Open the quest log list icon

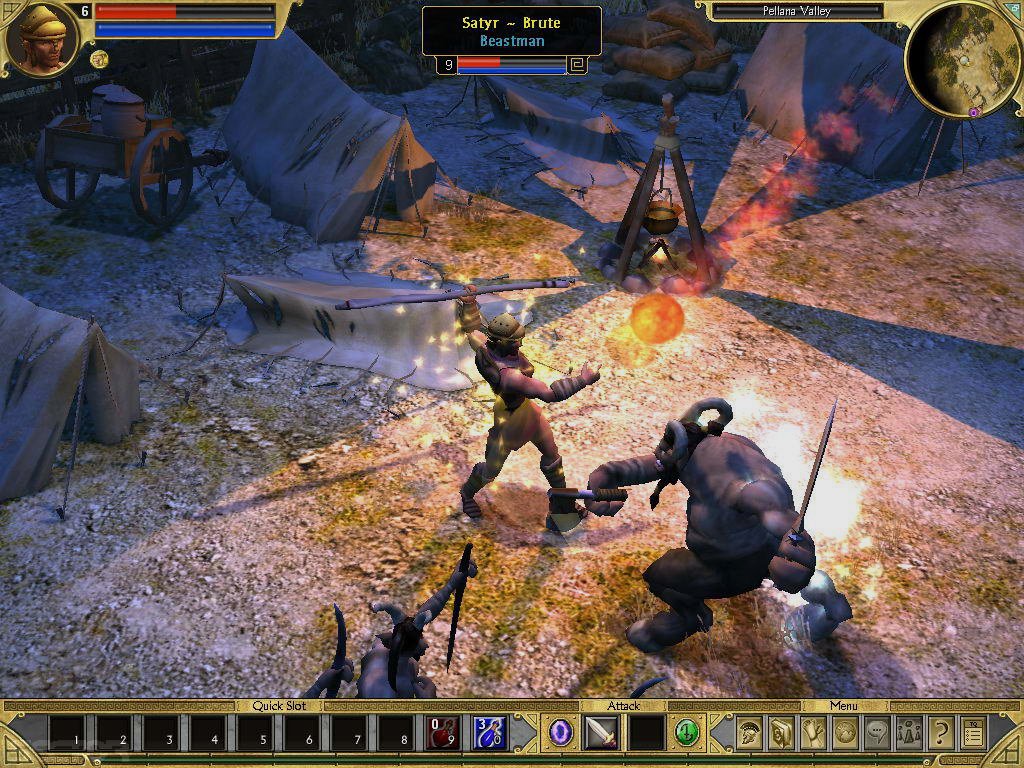coord(973,734)
